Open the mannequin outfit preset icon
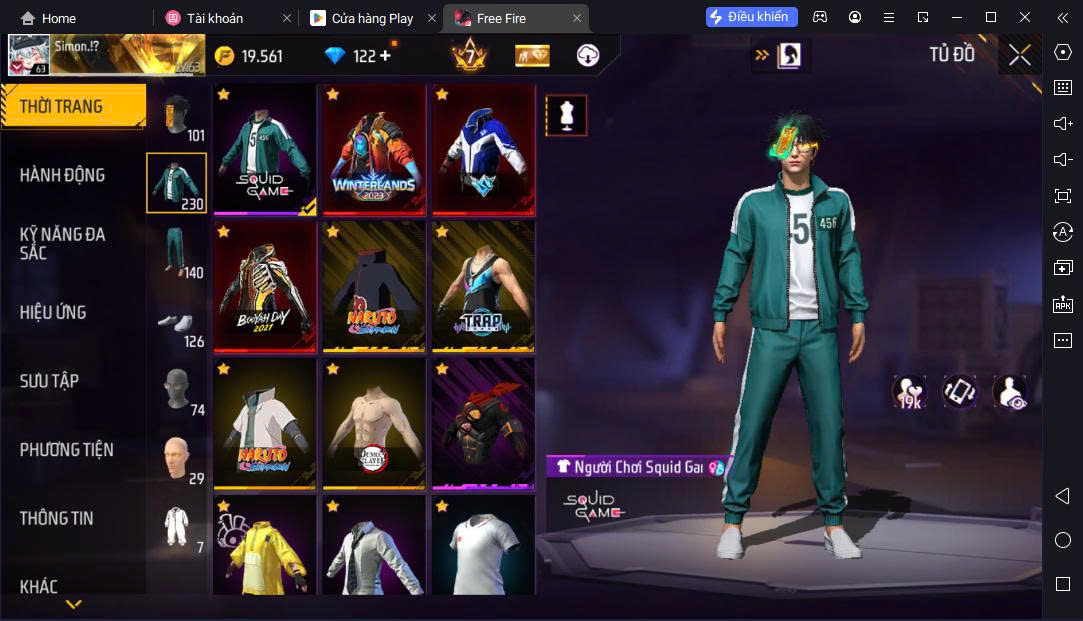This screenshot has width=1083, height=621. coord(566,116)
